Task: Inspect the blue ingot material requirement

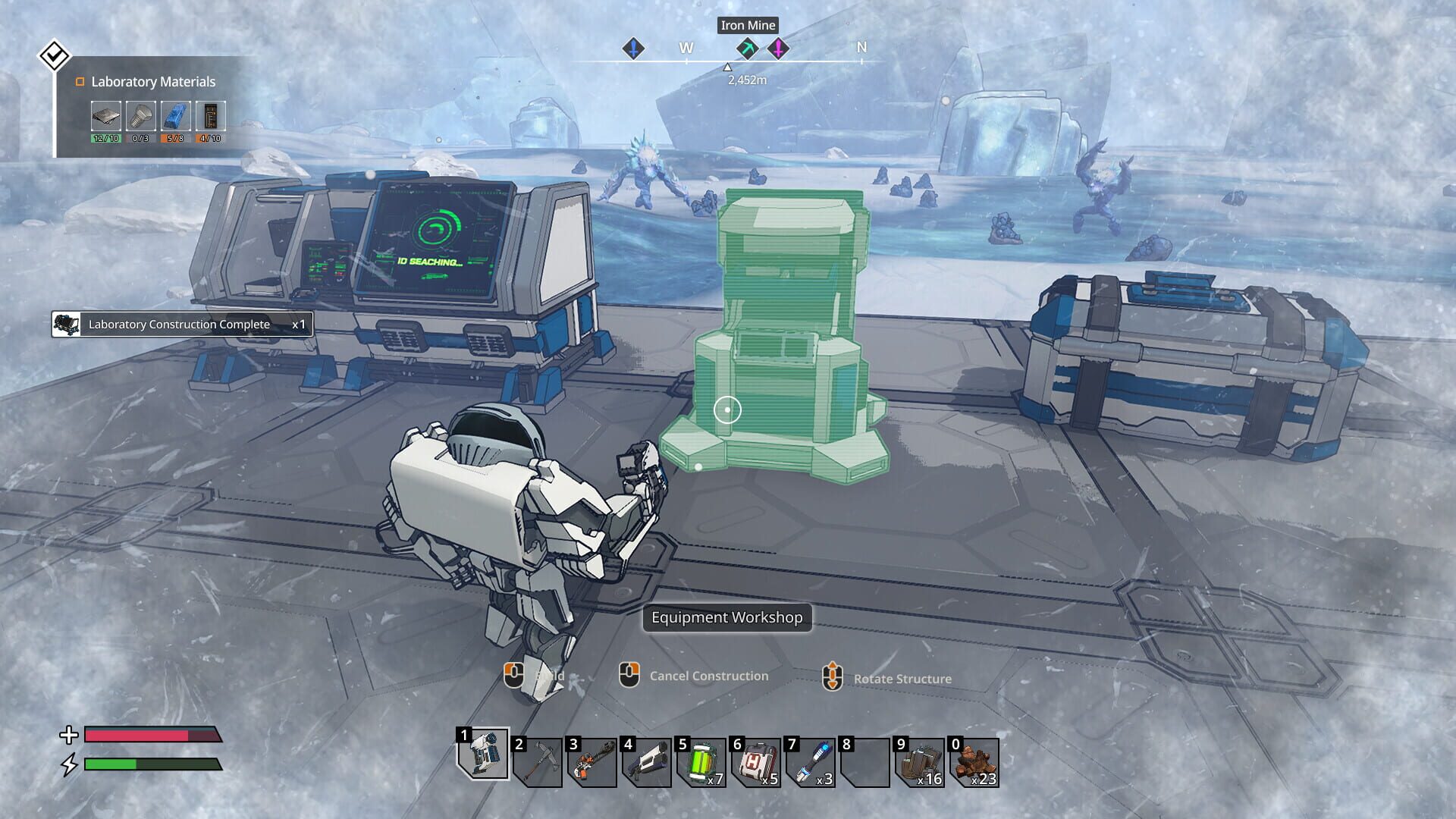Action: pos(175,117)
